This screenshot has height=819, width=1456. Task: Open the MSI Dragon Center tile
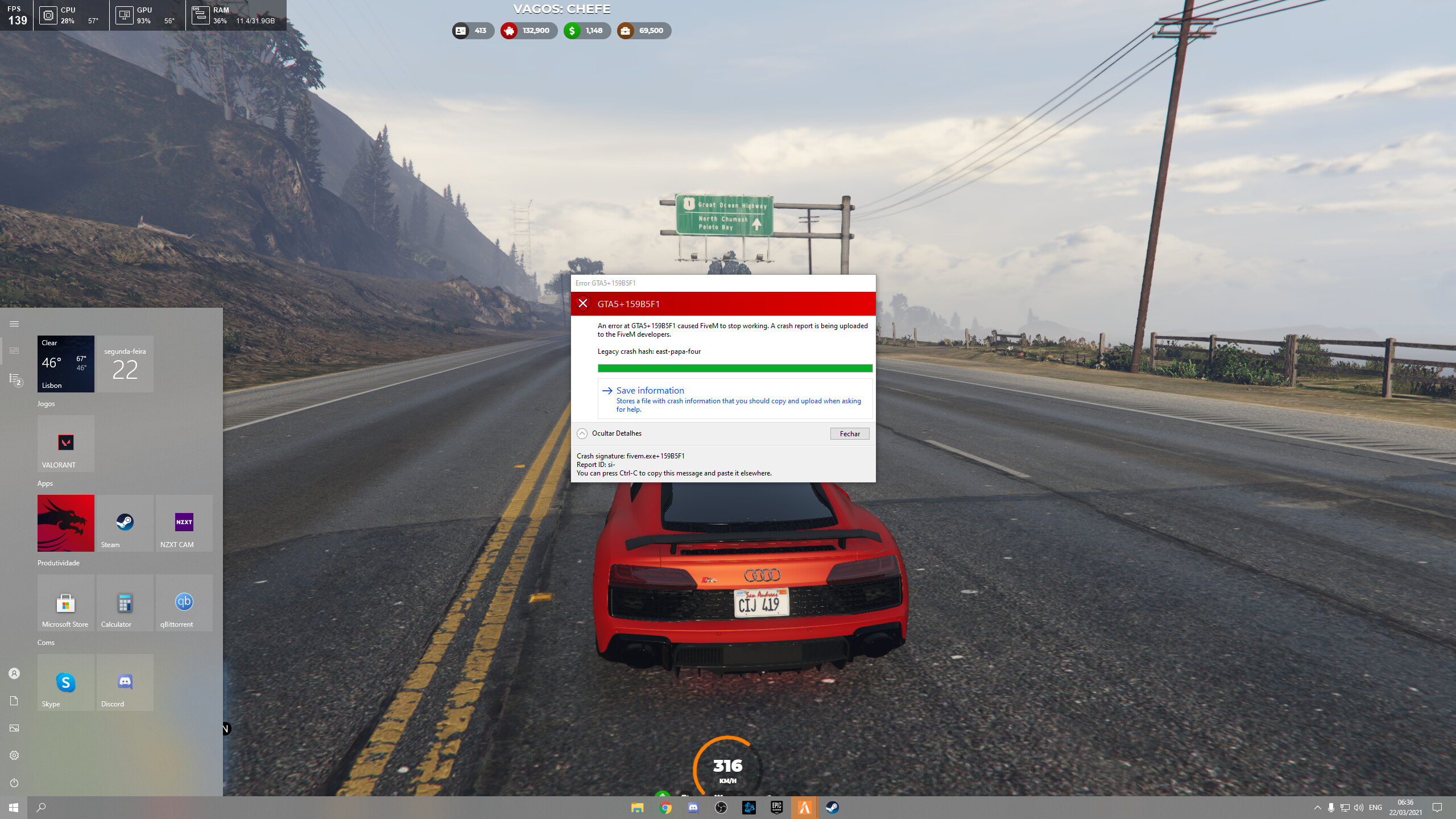click(65, 523)
